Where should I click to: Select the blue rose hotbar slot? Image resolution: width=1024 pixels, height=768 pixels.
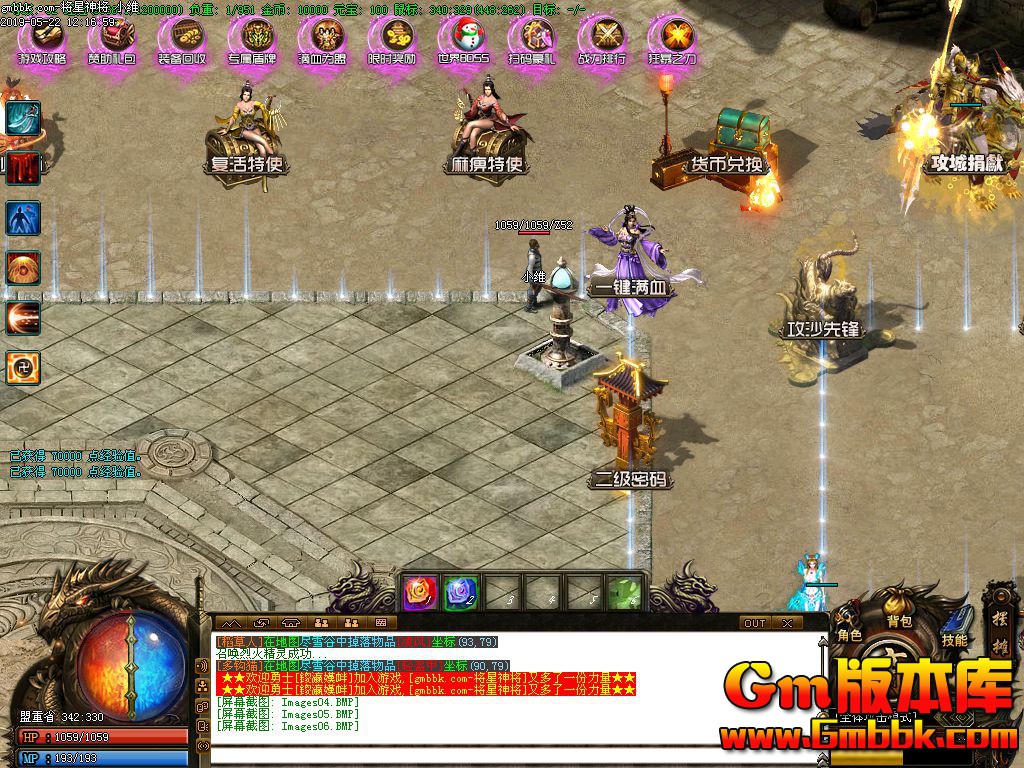pyautogui.click(x=460, y=593)
